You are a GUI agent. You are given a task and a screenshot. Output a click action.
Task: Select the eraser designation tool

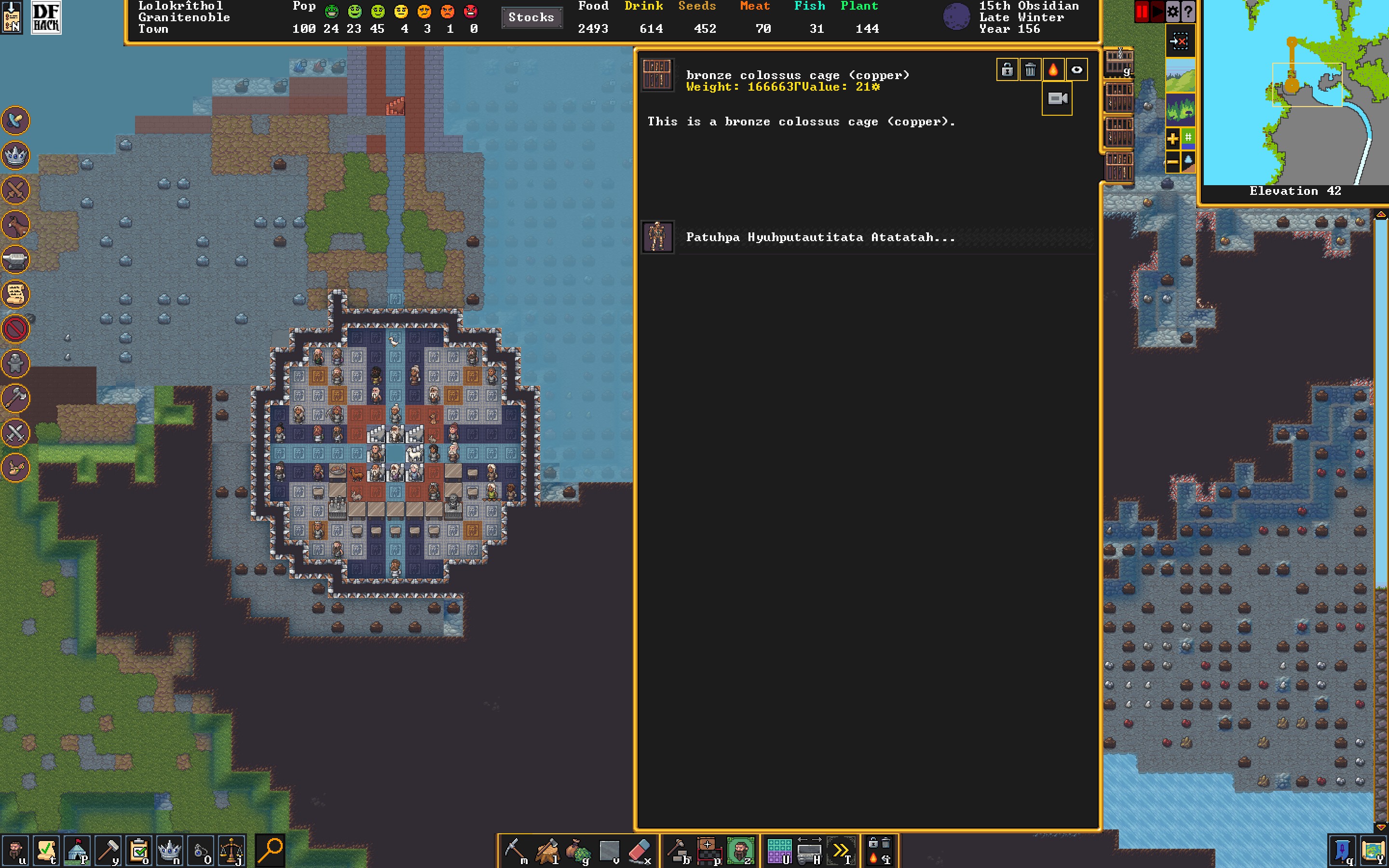point(640,850)
